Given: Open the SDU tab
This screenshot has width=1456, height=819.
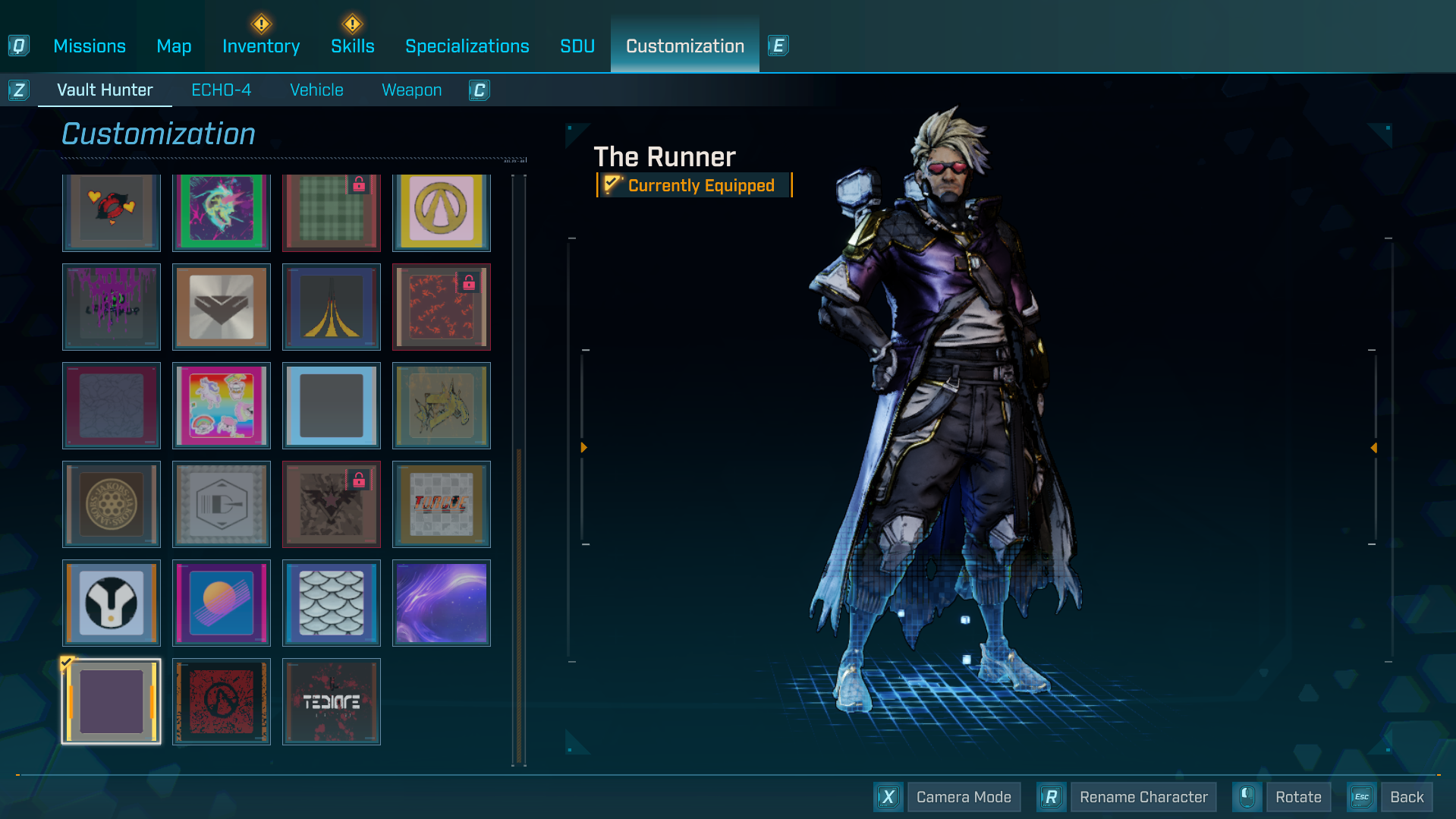Looking at the screenshot, I should 577,46.
